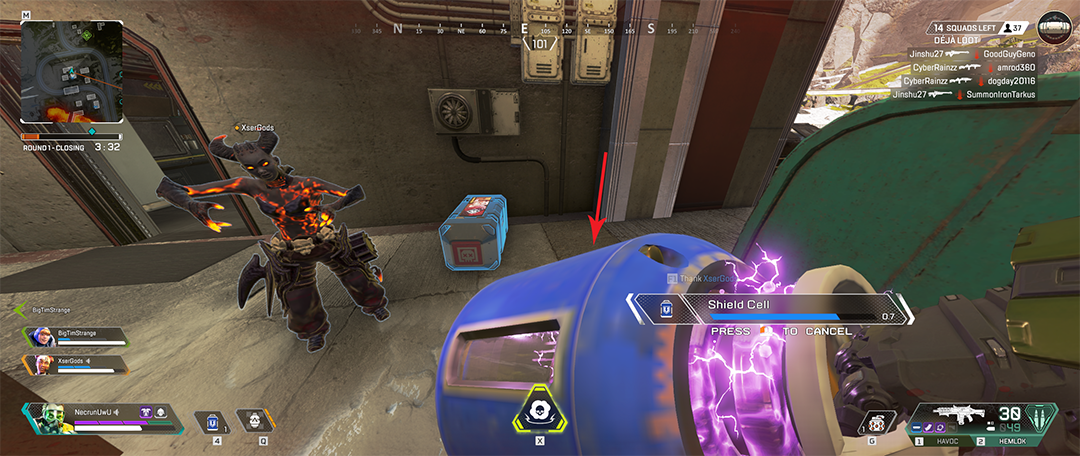Viewport: 1080px width, 456px height.
Task: Click the purple helmet equipment icon
Action: click(x=144, y=411)
